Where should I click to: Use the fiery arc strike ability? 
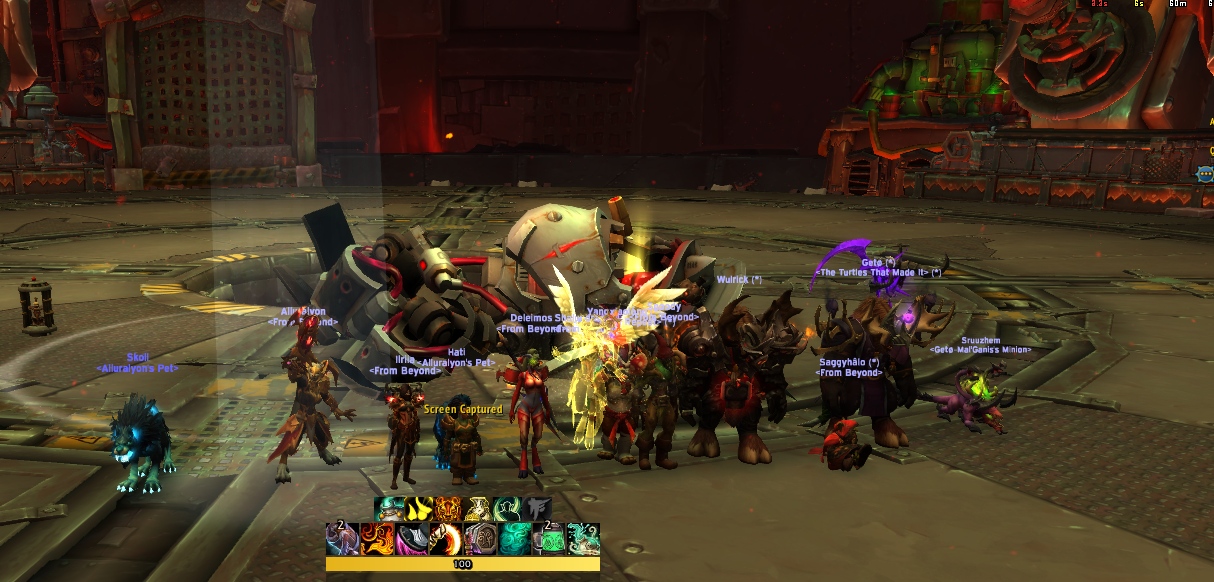click(x=446, y=539)
